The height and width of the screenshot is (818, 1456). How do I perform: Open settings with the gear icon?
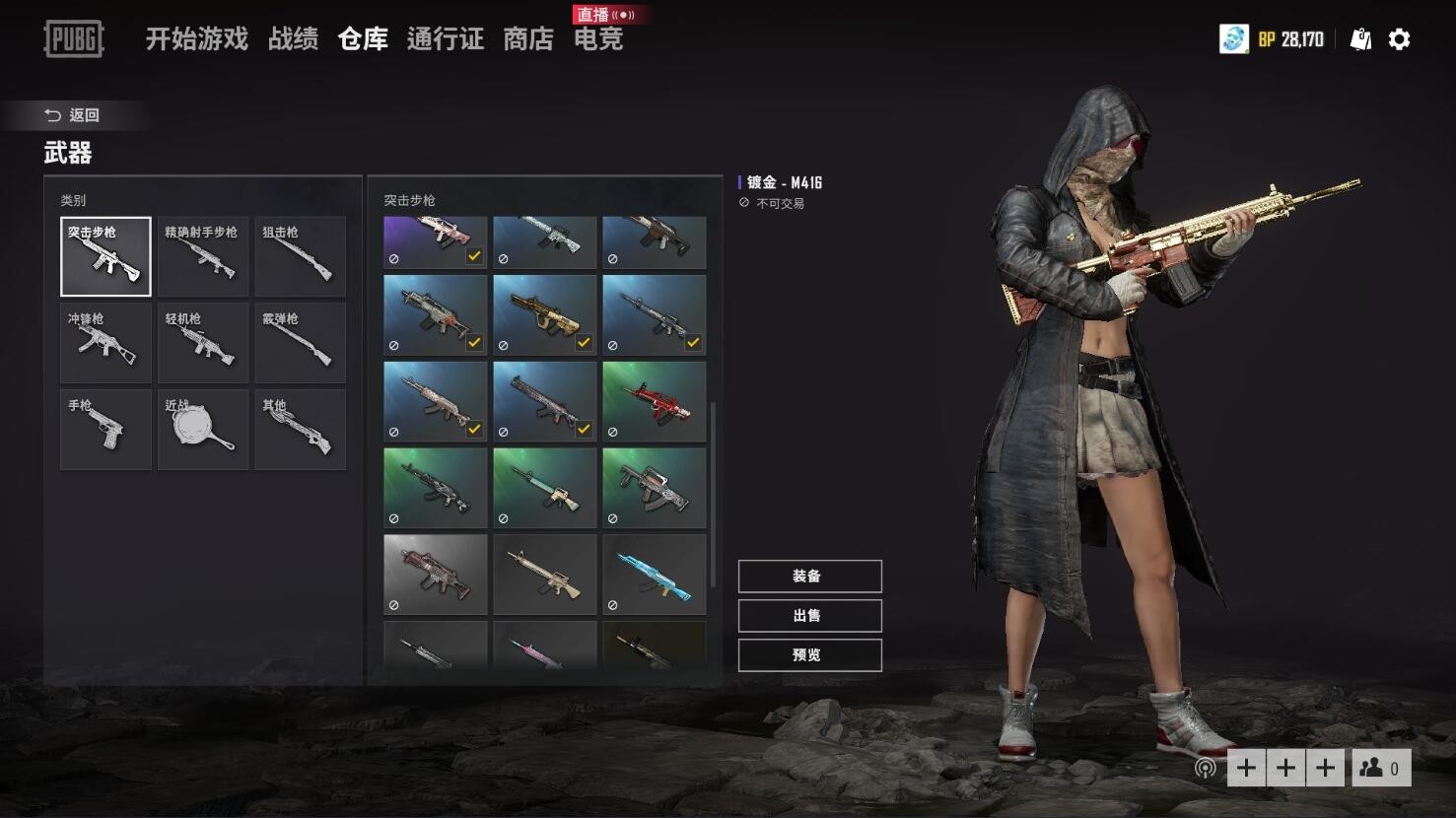tap(1399, 39)
